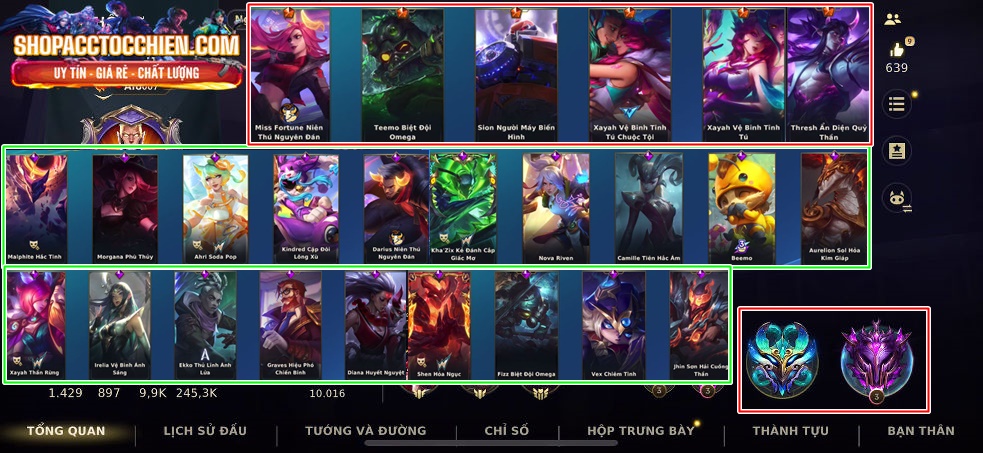Select the Ahri Soda Pop skin card

[215, 207]
